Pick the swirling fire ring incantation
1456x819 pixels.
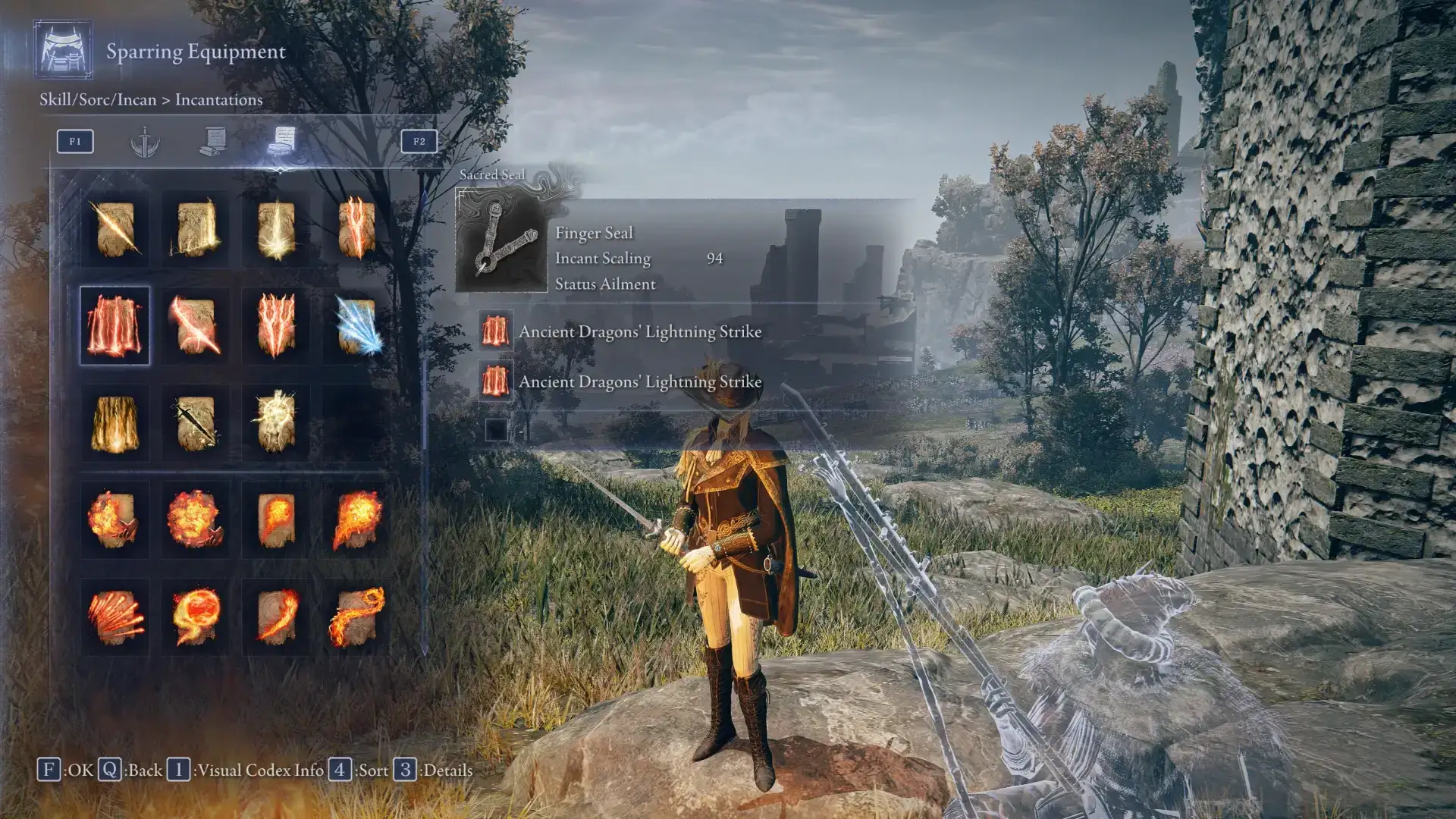click(195, 617)
